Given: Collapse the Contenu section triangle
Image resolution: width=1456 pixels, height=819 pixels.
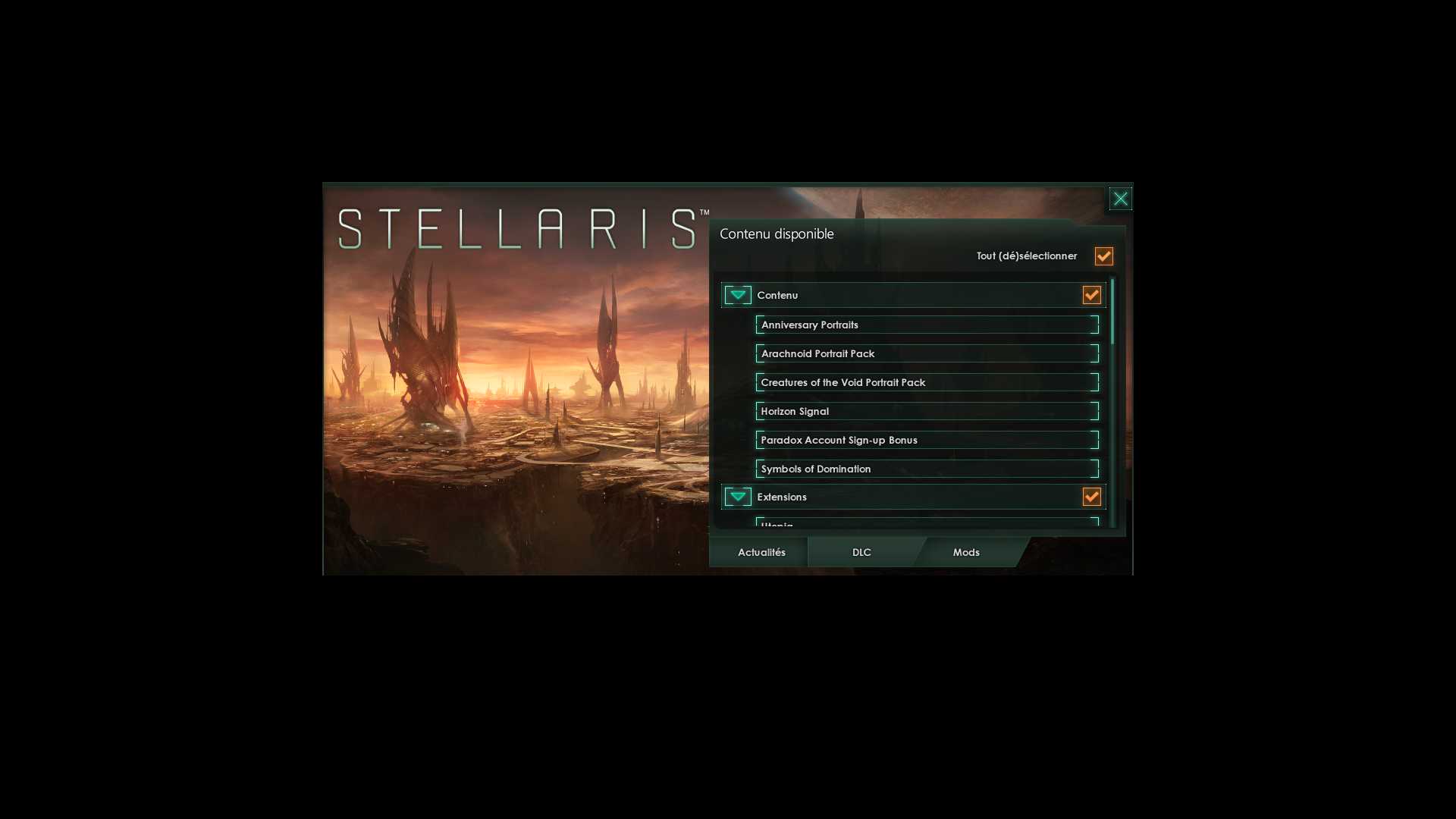Looking at the screenshot, I should point(736,295).
